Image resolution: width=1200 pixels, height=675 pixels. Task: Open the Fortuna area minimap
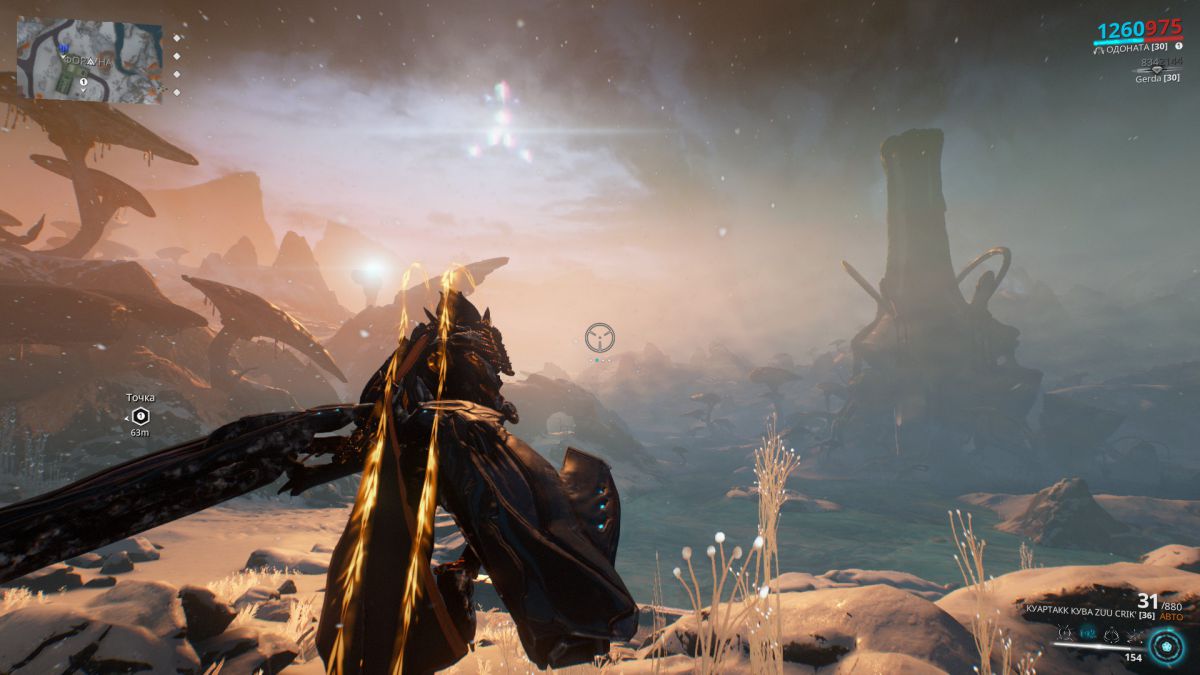click(89, 60)
